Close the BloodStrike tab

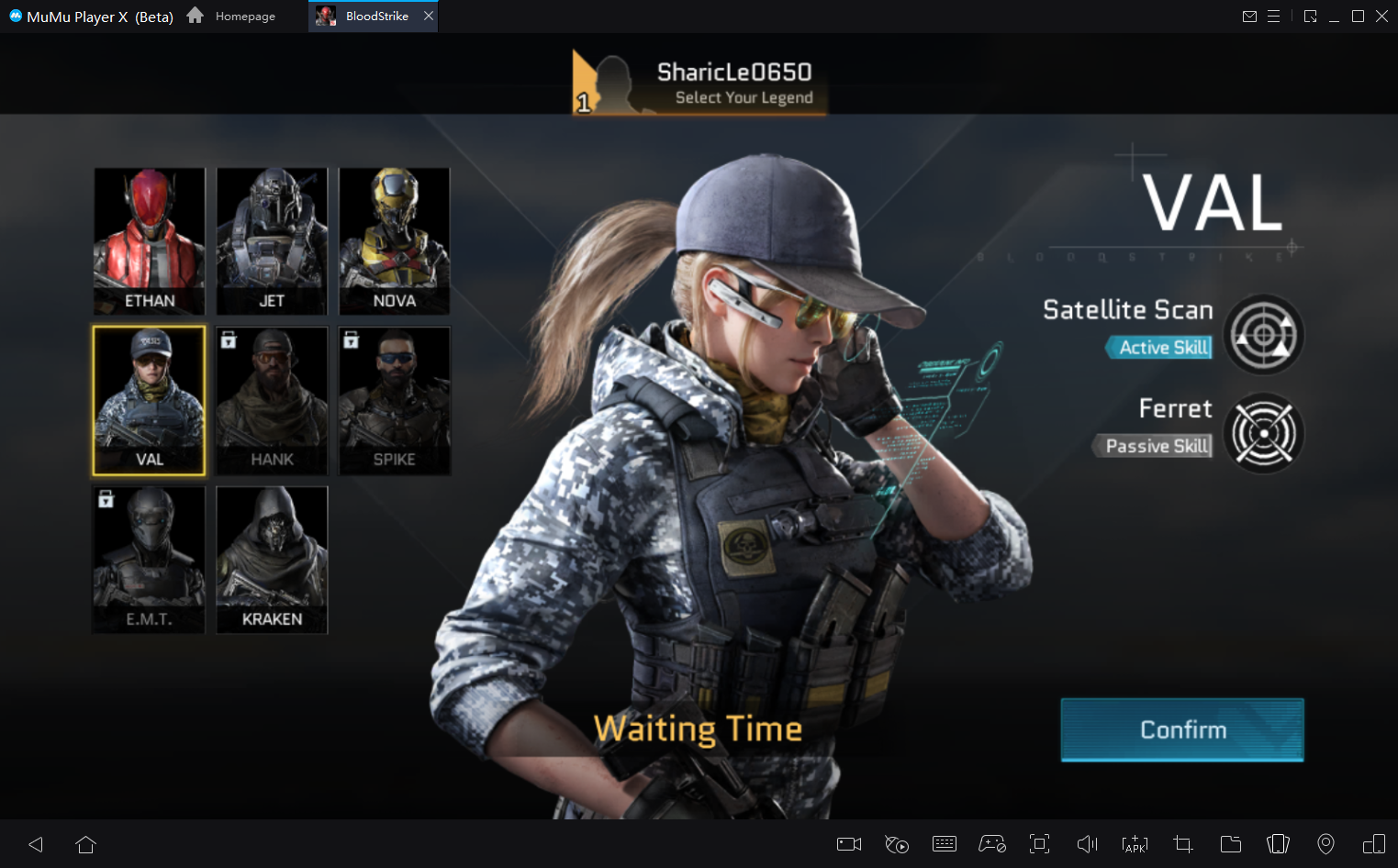[x=429, y=16]
